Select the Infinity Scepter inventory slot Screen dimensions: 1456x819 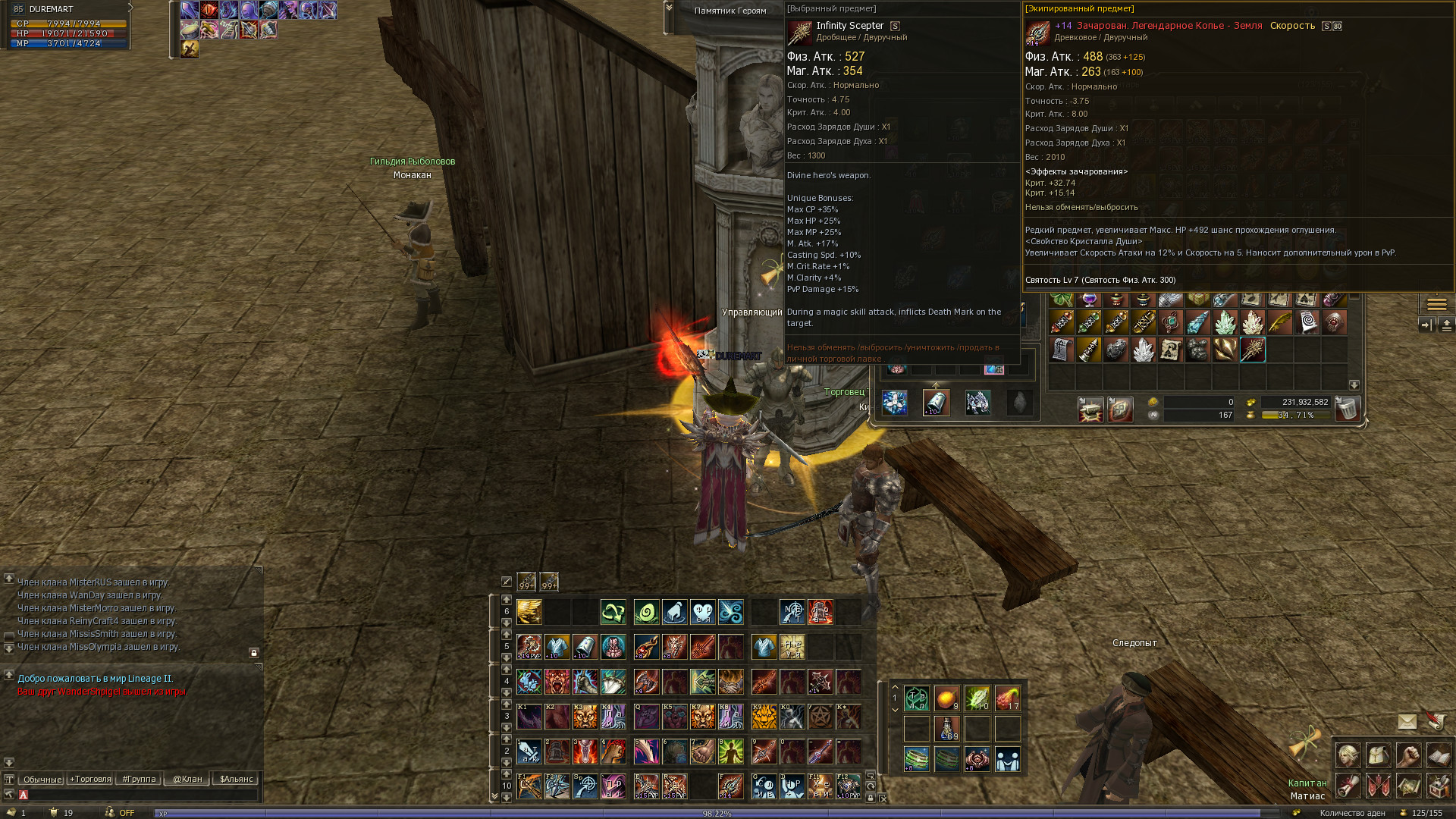click(1253, 350)
